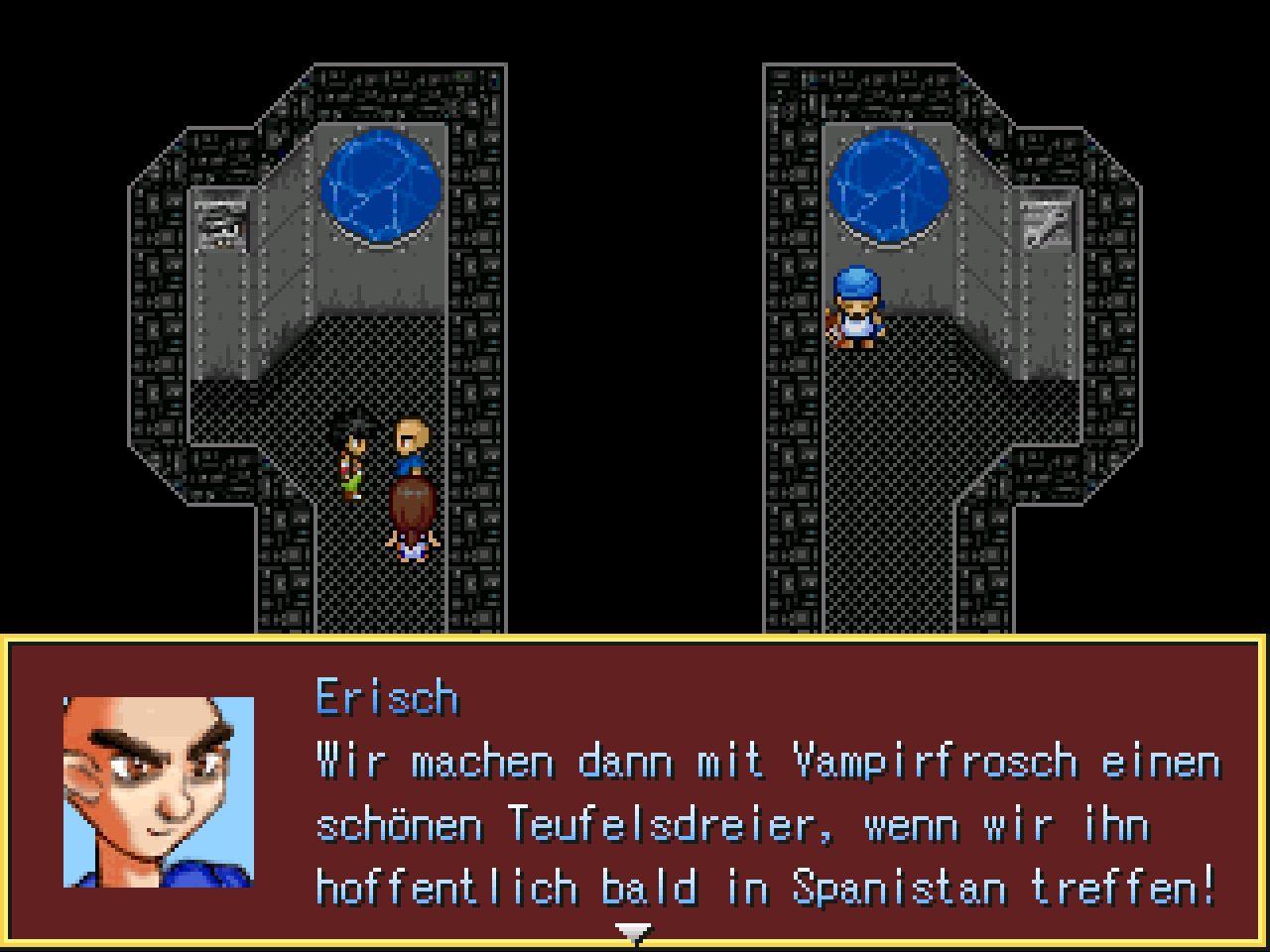Click the dialogue continue arrow
The image size is (1270, 952).
click(633, 932)
